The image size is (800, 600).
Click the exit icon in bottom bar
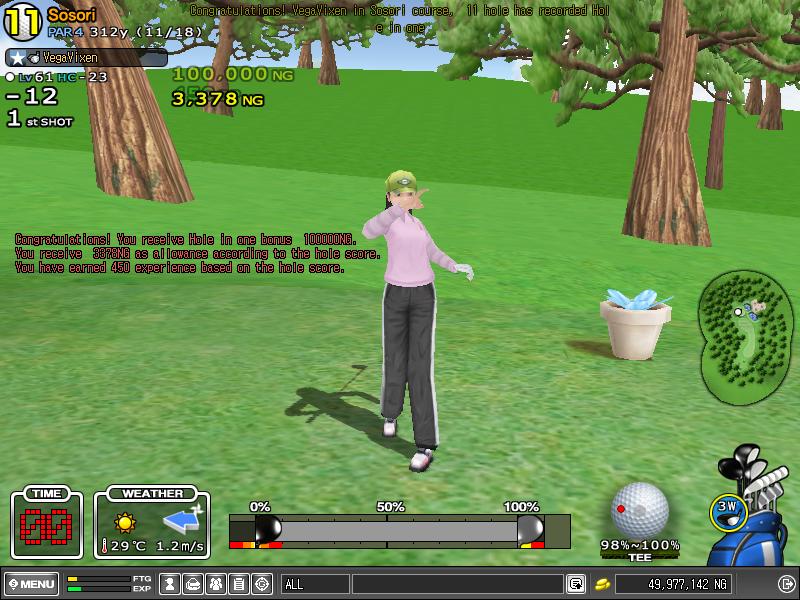click(x=786, y=584)
